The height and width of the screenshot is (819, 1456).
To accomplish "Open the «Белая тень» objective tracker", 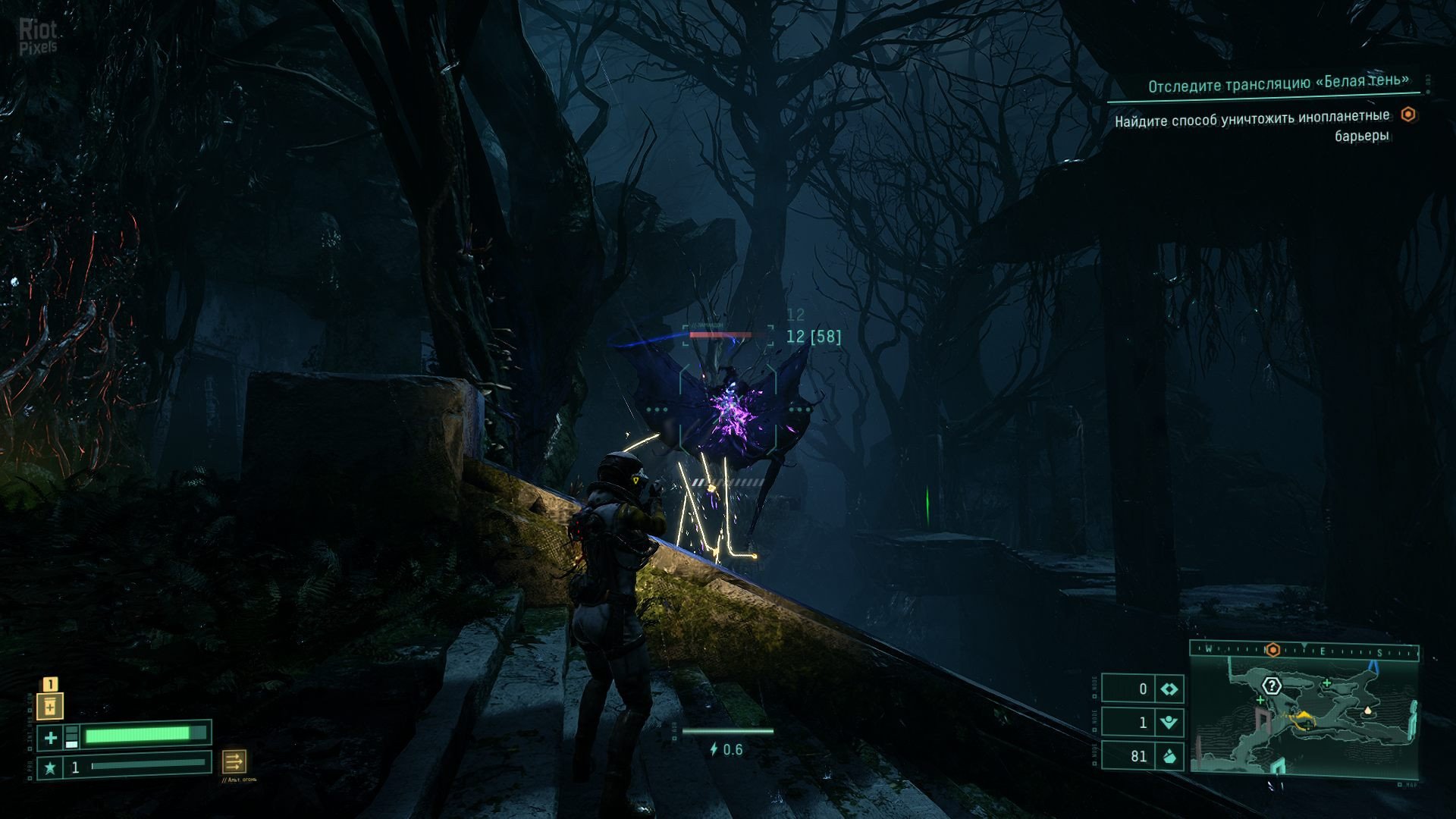I will (1278, 83).
